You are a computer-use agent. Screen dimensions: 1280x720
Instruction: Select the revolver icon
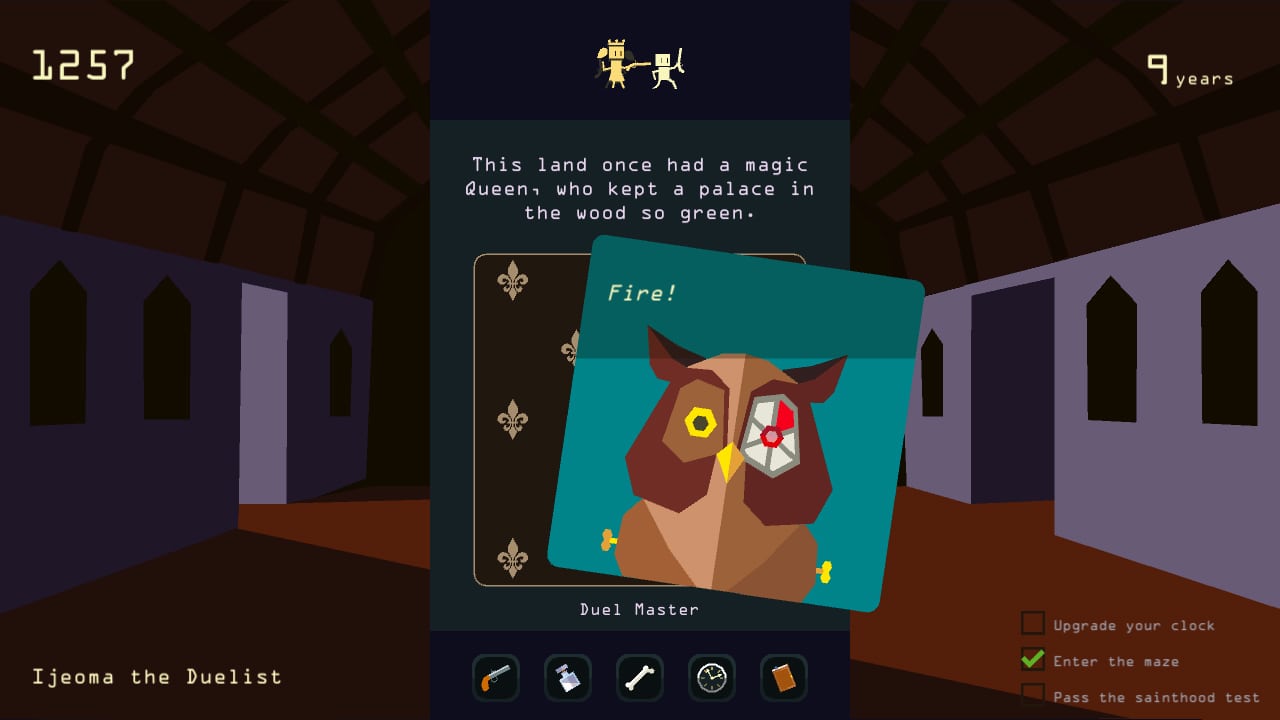click(x=496, y=678)
